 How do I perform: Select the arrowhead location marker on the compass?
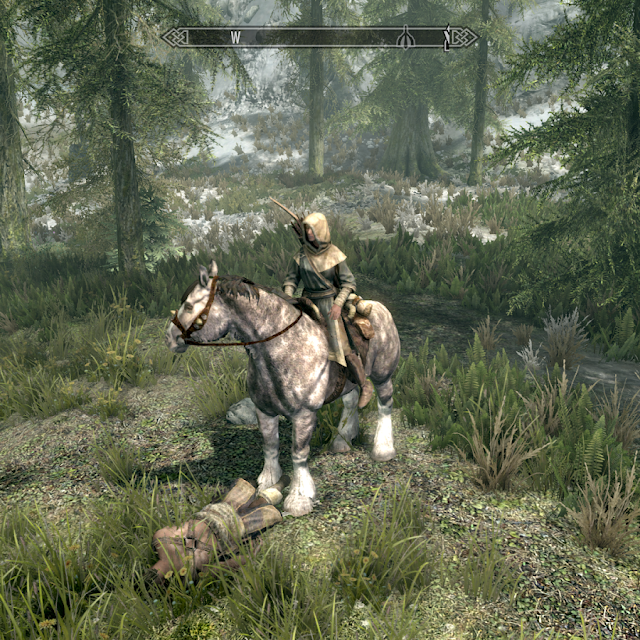pos(406,37)
